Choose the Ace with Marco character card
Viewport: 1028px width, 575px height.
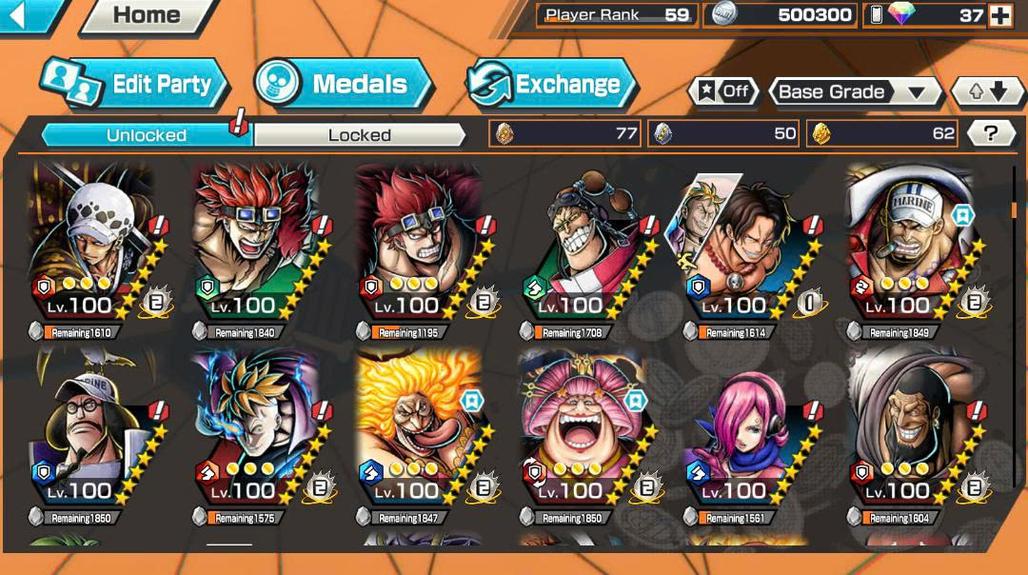coord(747,250)
